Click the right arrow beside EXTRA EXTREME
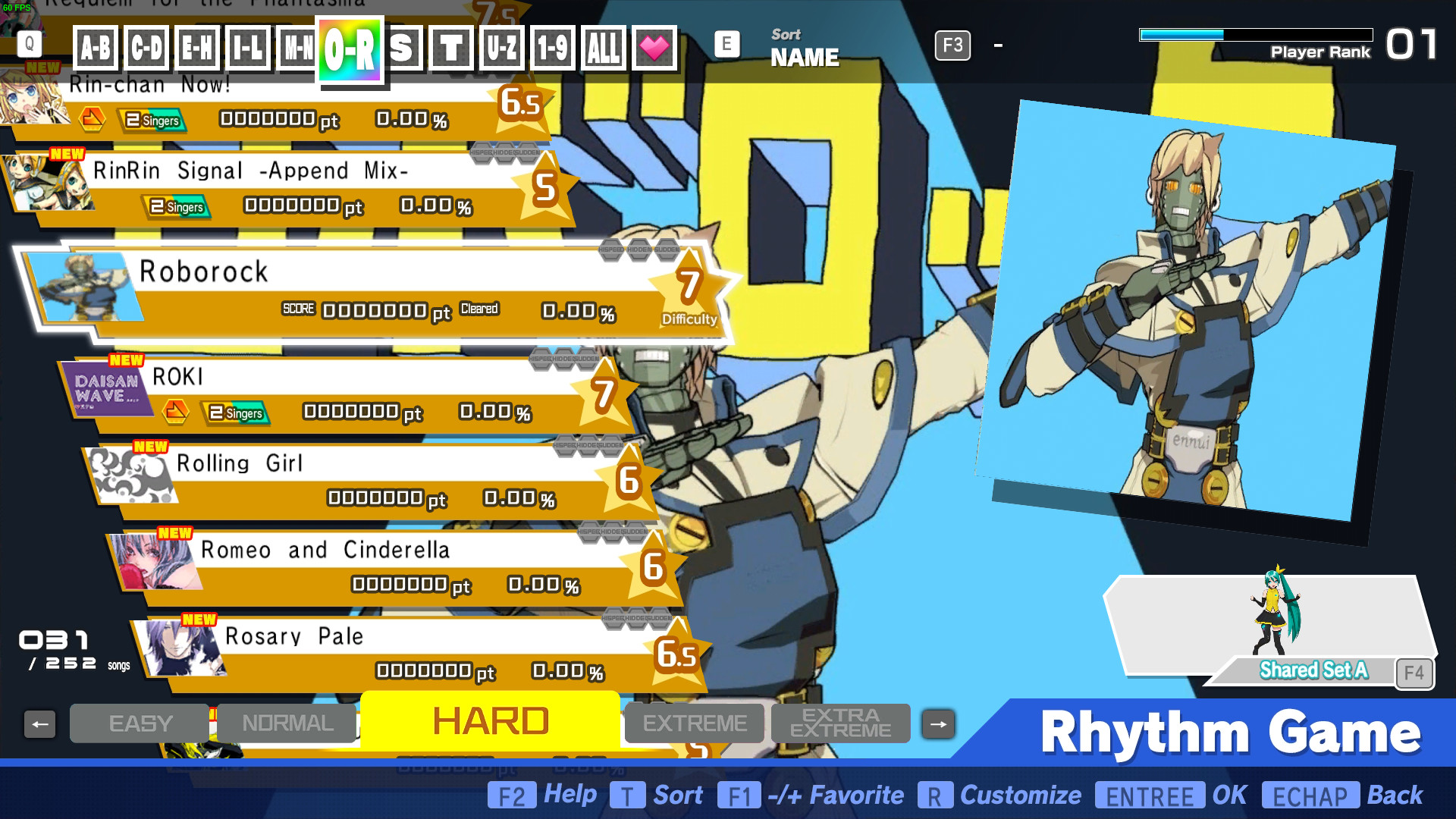The width and height of the screenshot is (1456, 819). point(938,723)
